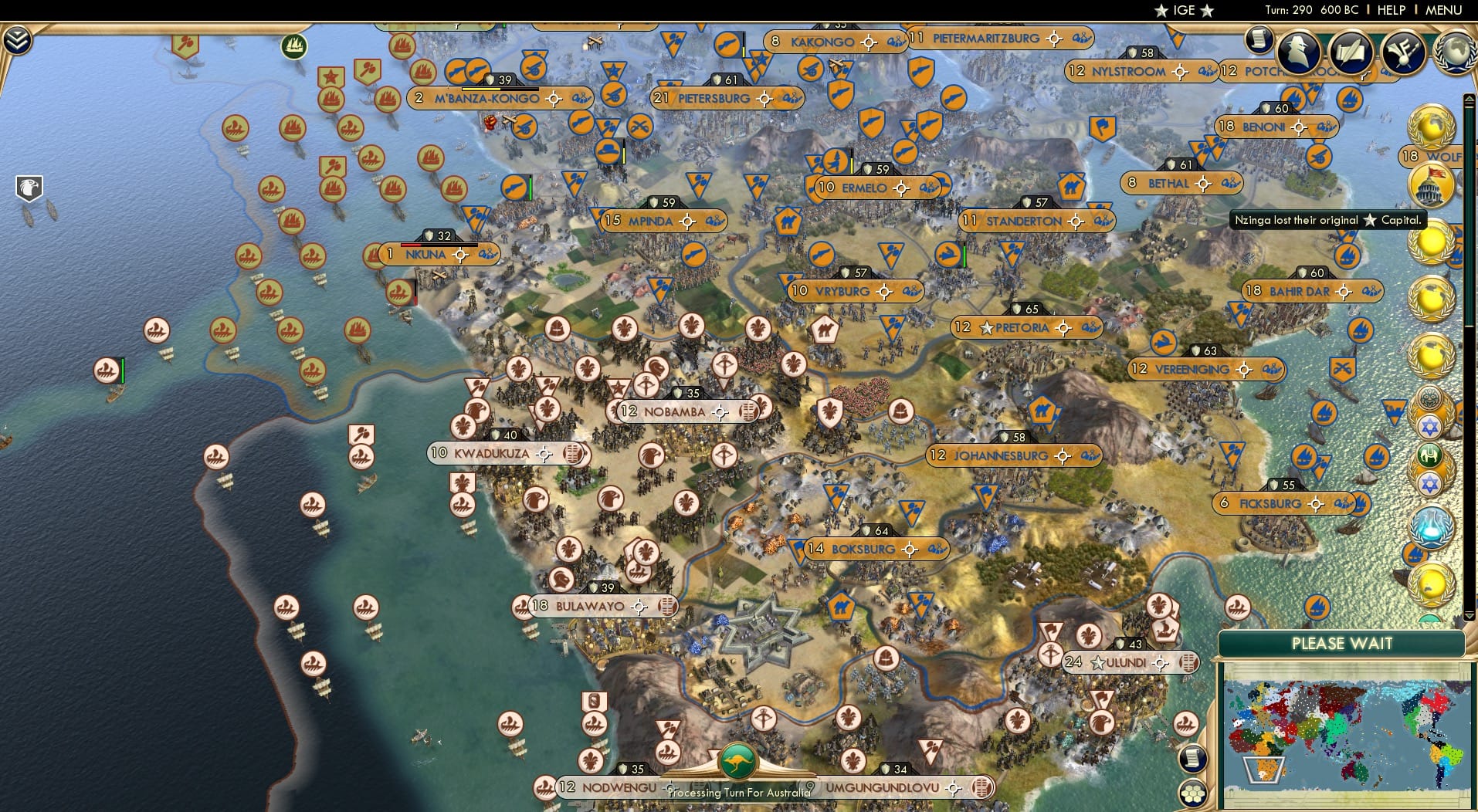Click the Judaism spread notification medallion
The image size is (1478, 812).
coord(1430,426)
